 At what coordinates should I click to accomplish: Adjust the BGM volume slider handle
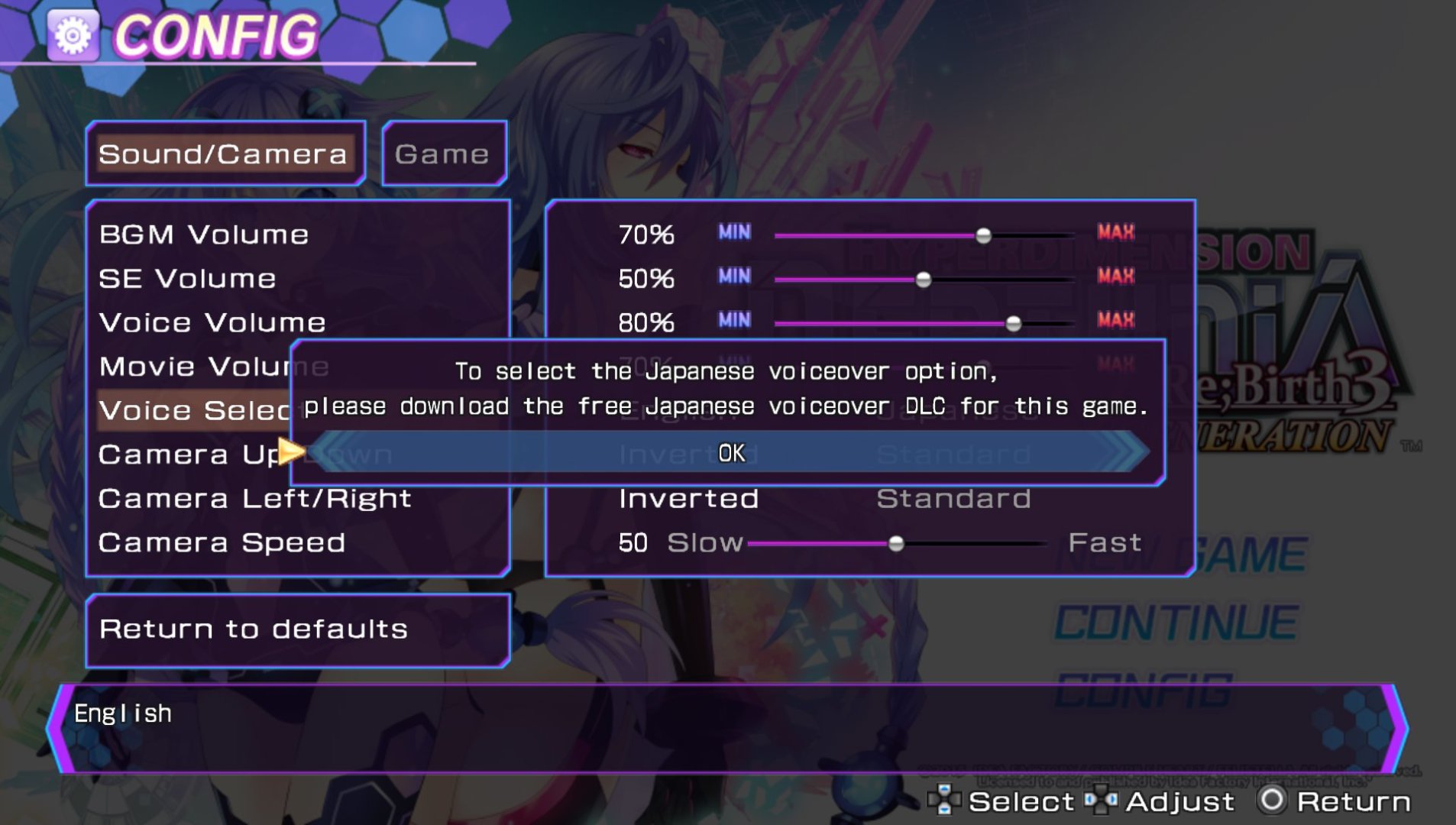984,235
